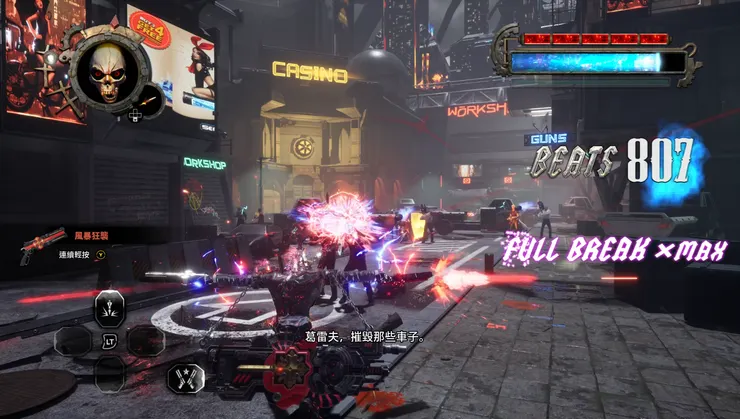Viewport: 740px width, 419px height.
Task: Activate the downward blade burst skill
Action: tap(110, 307)
